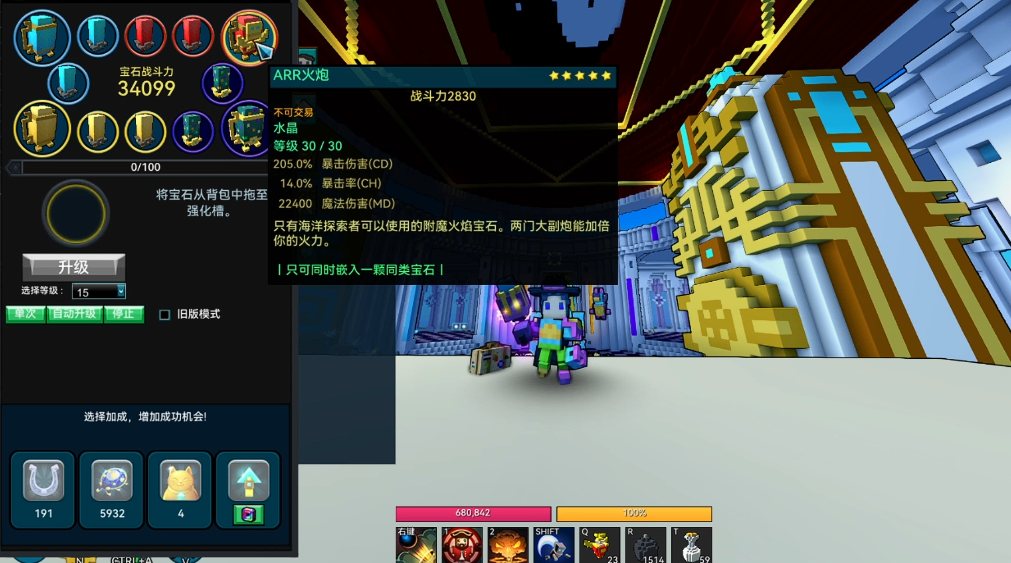Select the horseshoe booster

point(43,482)
